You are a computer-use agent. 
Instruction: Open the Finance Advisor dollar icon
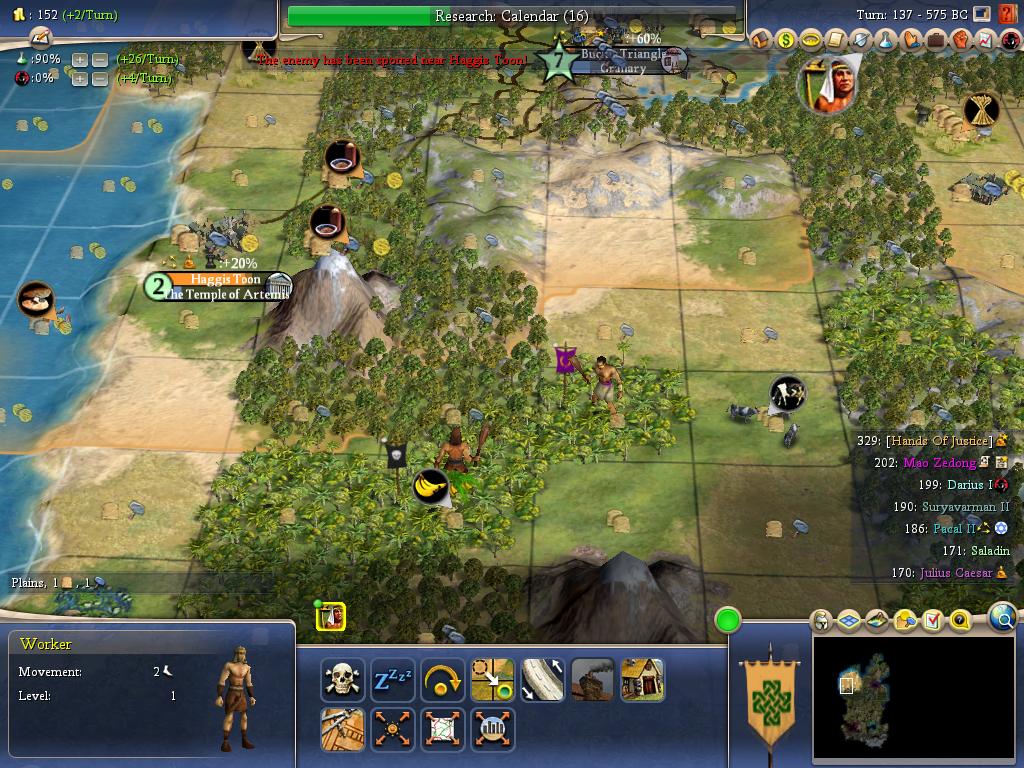(x=786, y=40)
